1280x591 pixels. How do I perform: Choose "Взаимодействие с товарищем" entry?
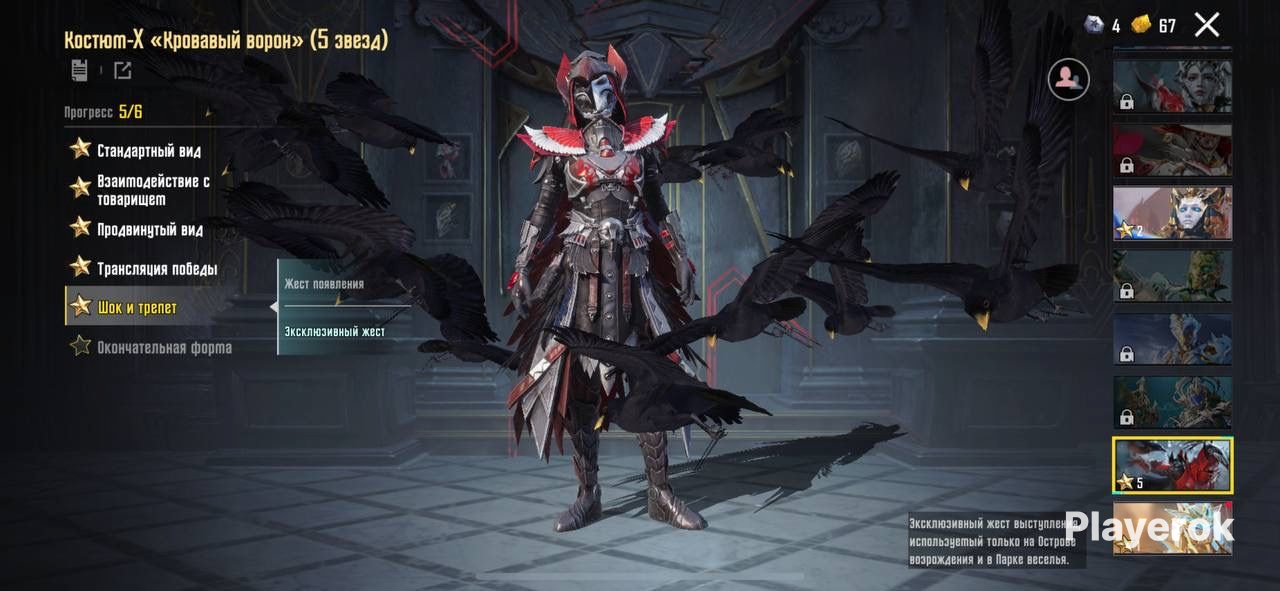[x=152, y=189]
